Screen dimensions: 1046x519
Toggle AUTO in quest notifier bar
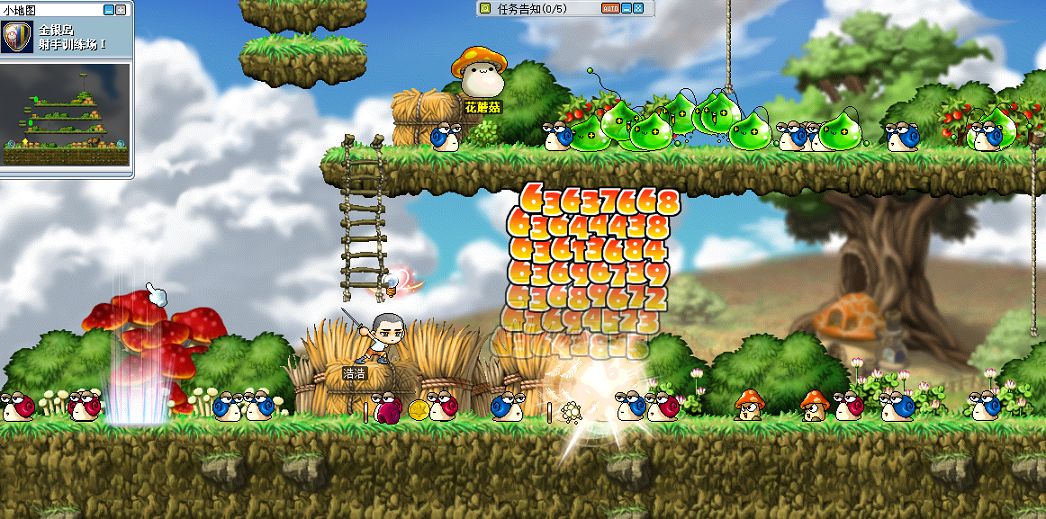[610, 8]
